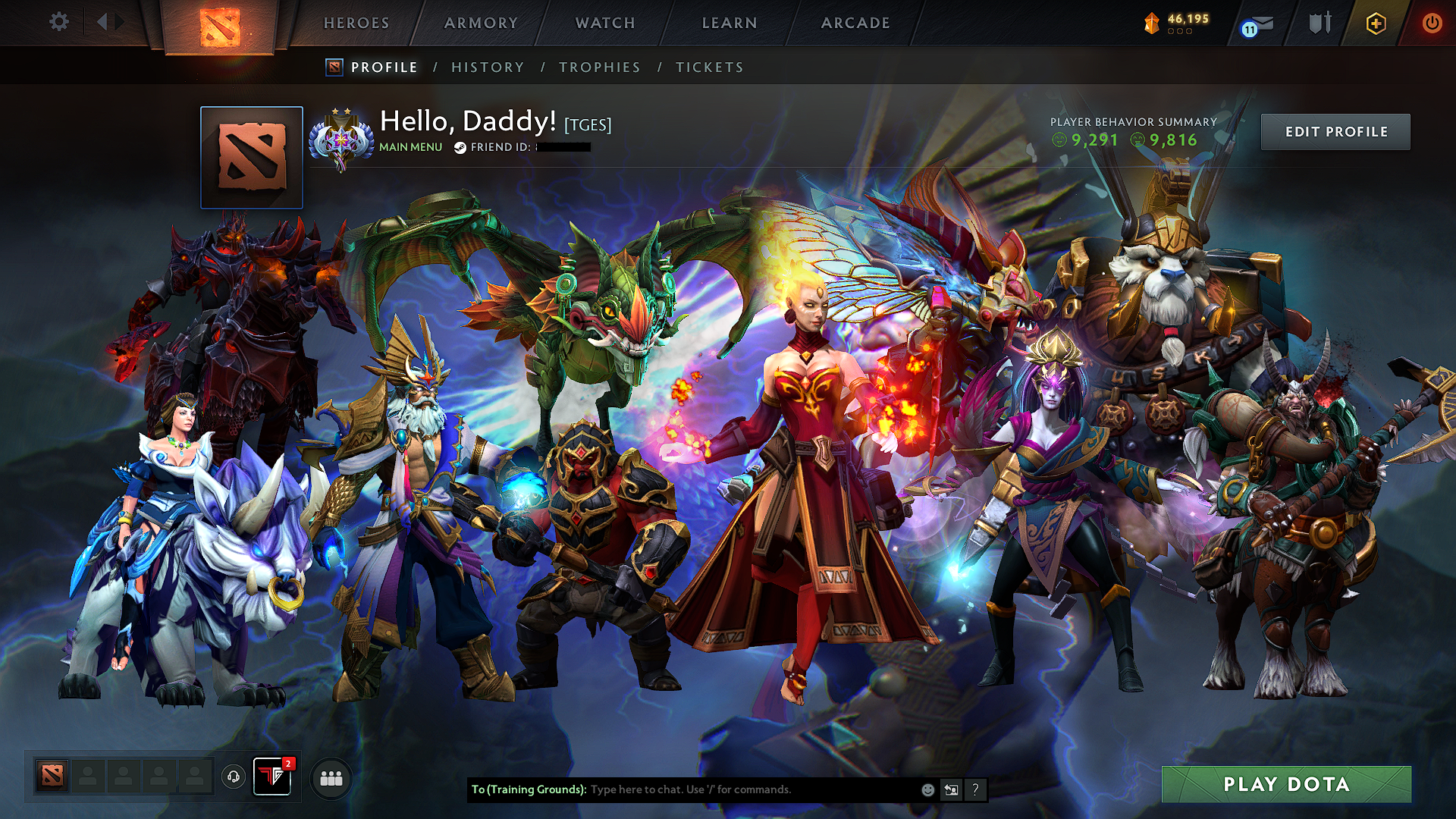Switch to the HISTORY tab

pyautogui.click(x=488, y=67)
